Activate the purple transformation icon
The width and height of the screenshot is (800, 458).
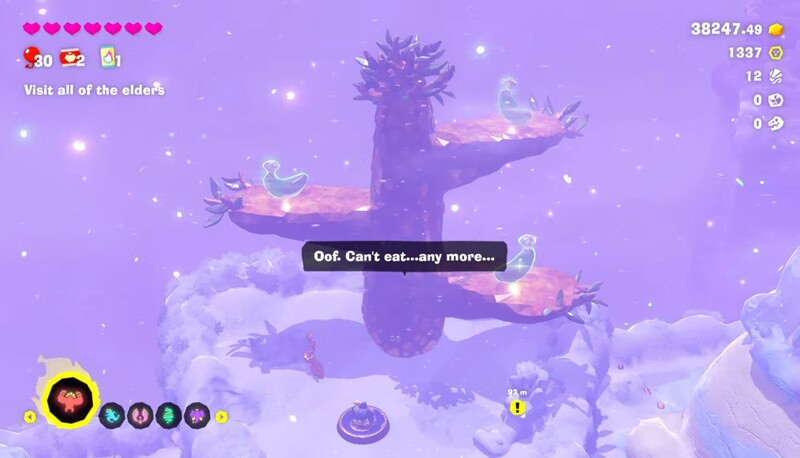pyautogui.click(x=198, y=415)
